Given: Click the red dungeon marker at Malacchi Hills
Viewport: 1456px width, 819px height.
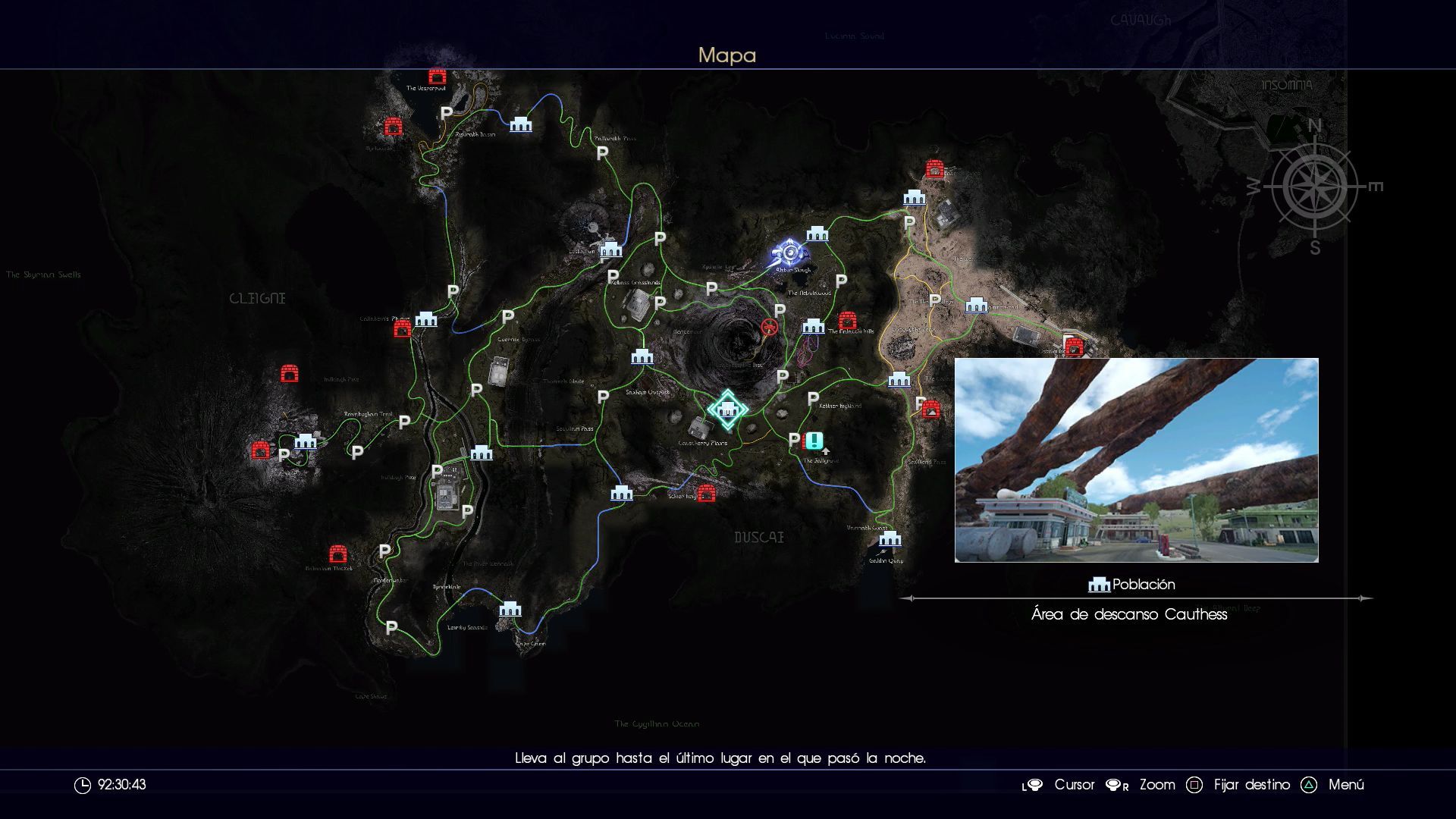Looking at the screenshot, I should (x=847, y=320).
